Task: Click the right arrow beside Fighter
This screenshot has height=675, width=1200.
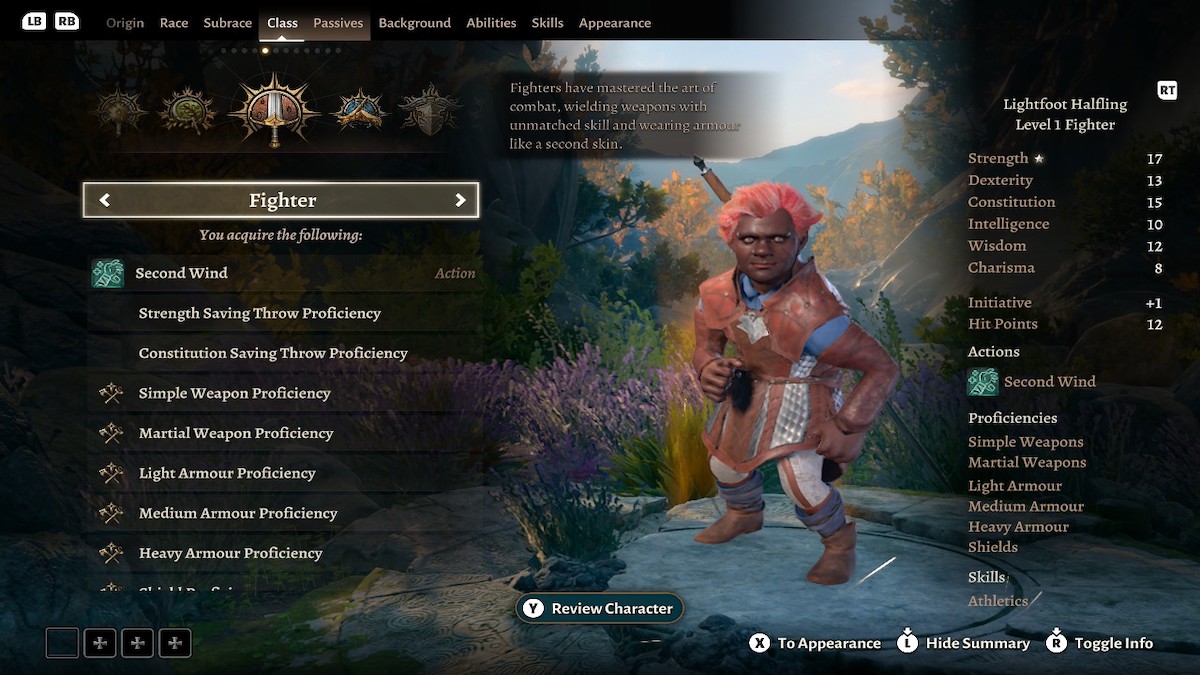Action: tap(460, 200)
